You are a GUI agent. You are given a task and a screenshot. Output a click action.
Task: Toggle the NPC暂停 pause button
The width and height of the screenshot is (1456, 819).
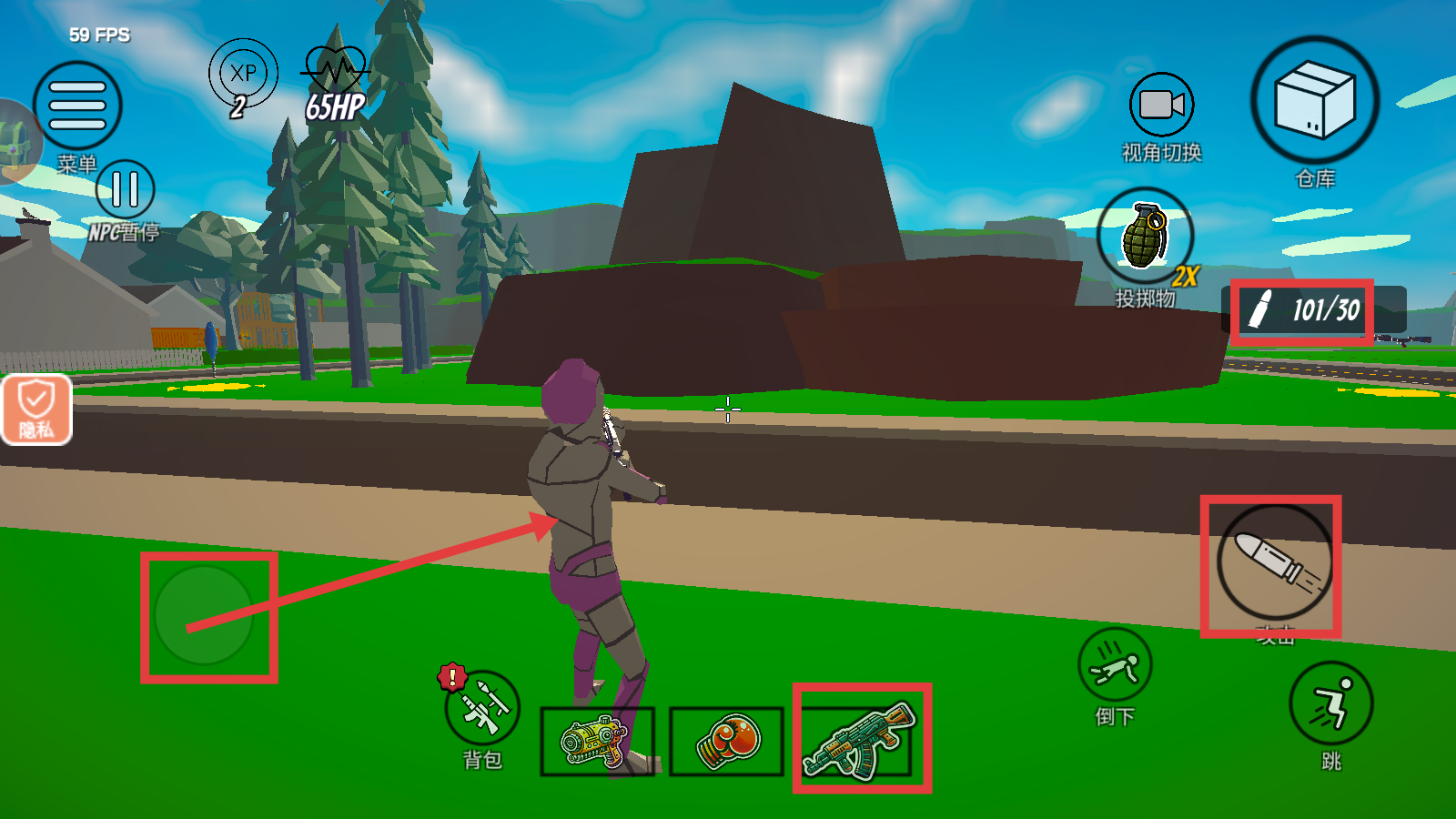point(125,189)
